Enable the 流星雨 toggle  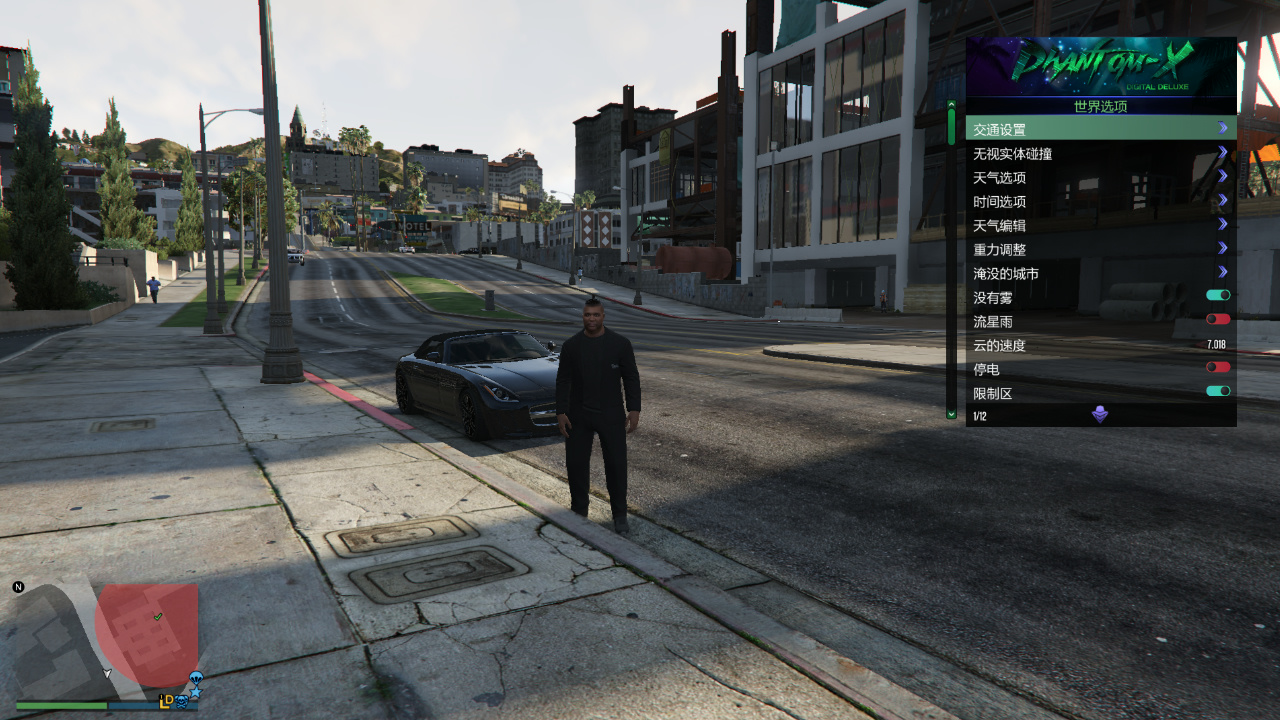(x=1217, y=320)
